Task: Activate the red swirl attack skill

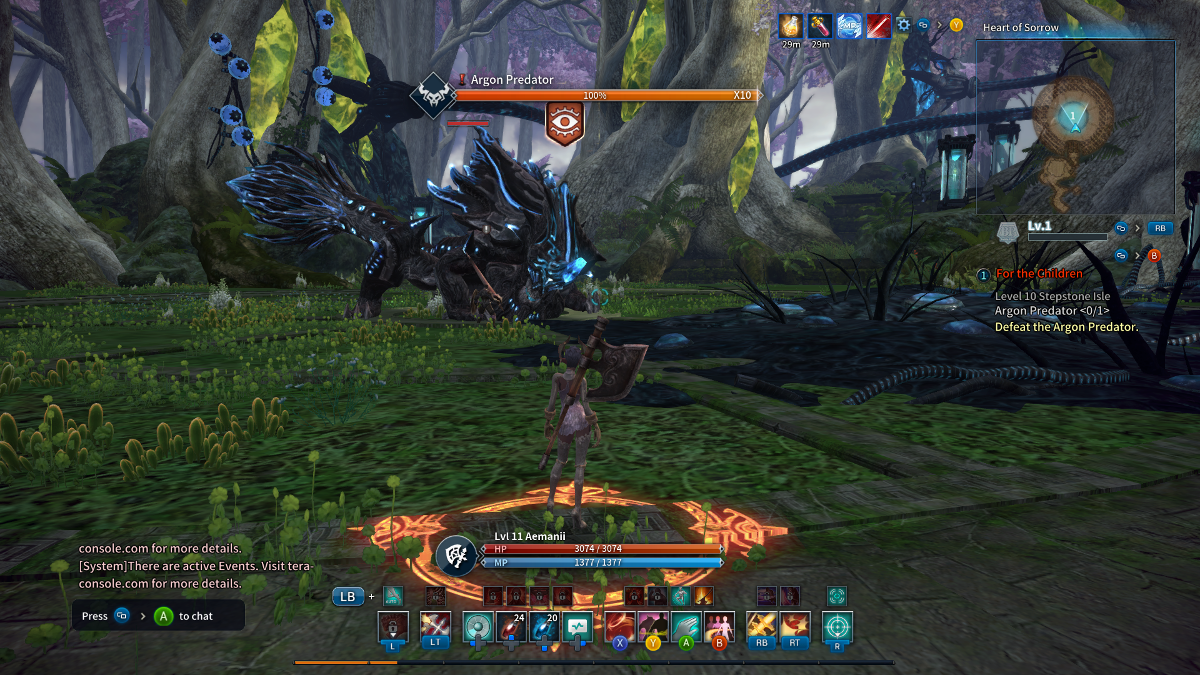Action: tap(620, 627)
